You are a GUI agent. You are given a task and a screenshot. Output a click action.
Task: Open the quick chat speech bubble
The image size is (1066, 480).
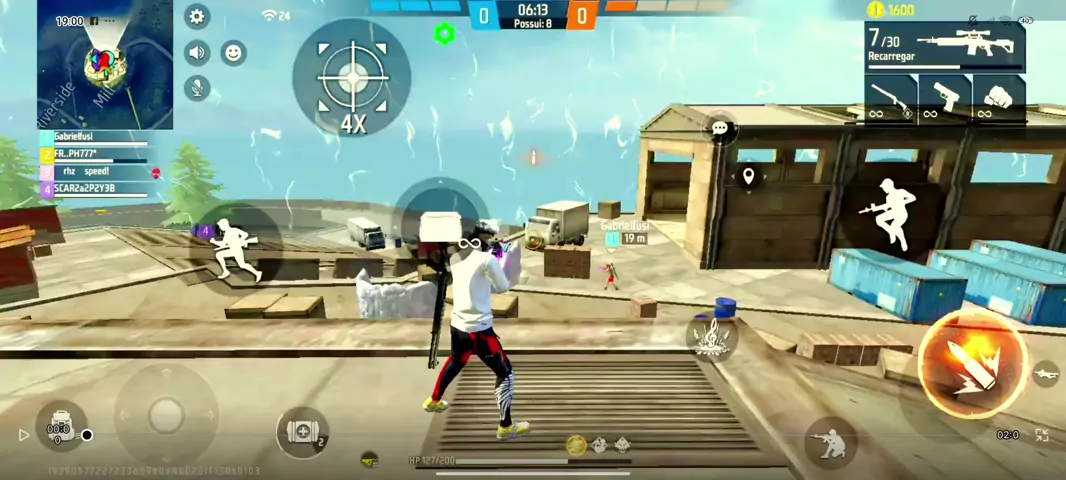tap(720, 128)
